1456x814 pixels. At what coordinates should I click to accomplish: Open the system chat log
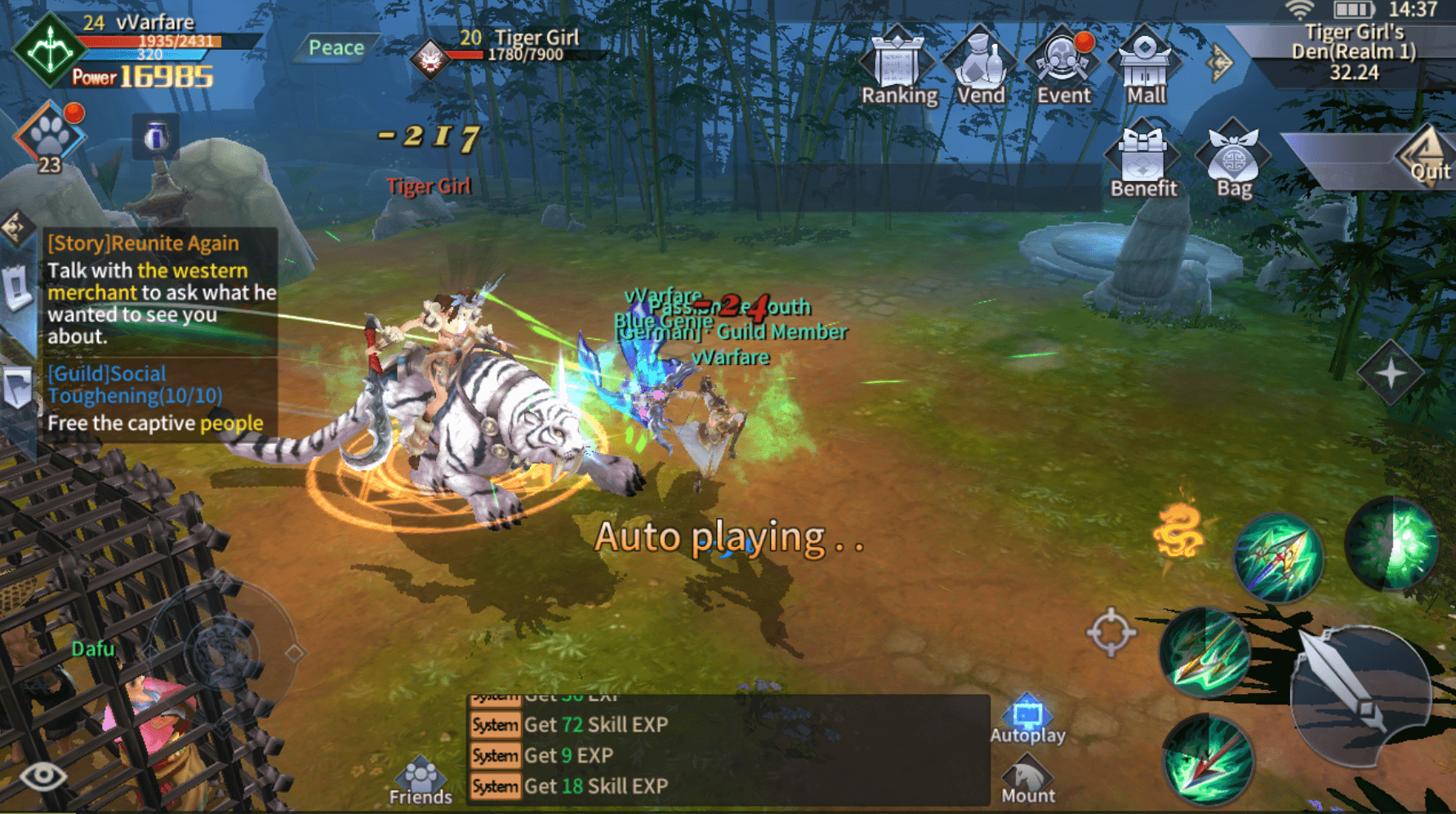[727, 751]
